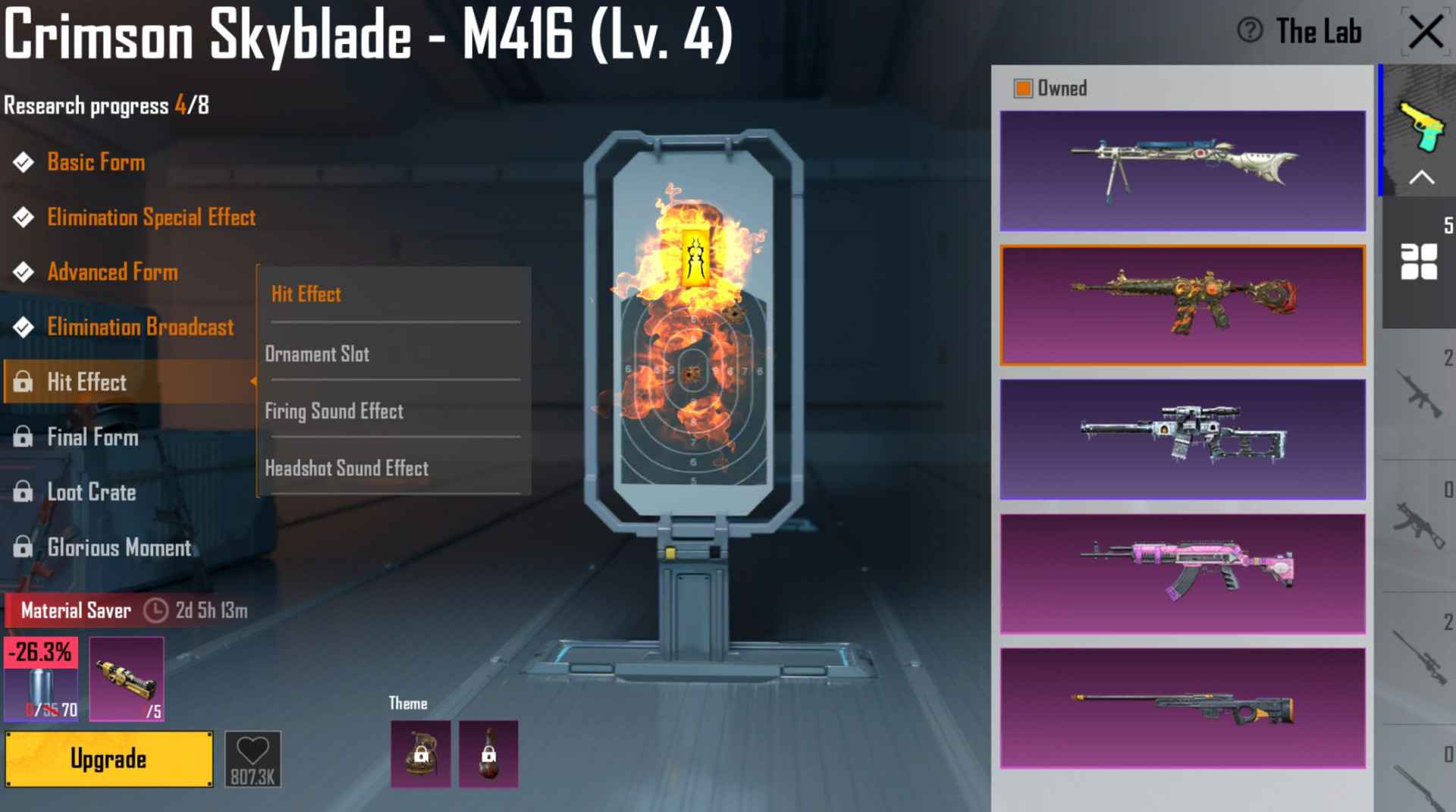This screenshot has width=1456, height=812.
Task: Click the padlock on Final Form
Action: [x=22, y=437]
